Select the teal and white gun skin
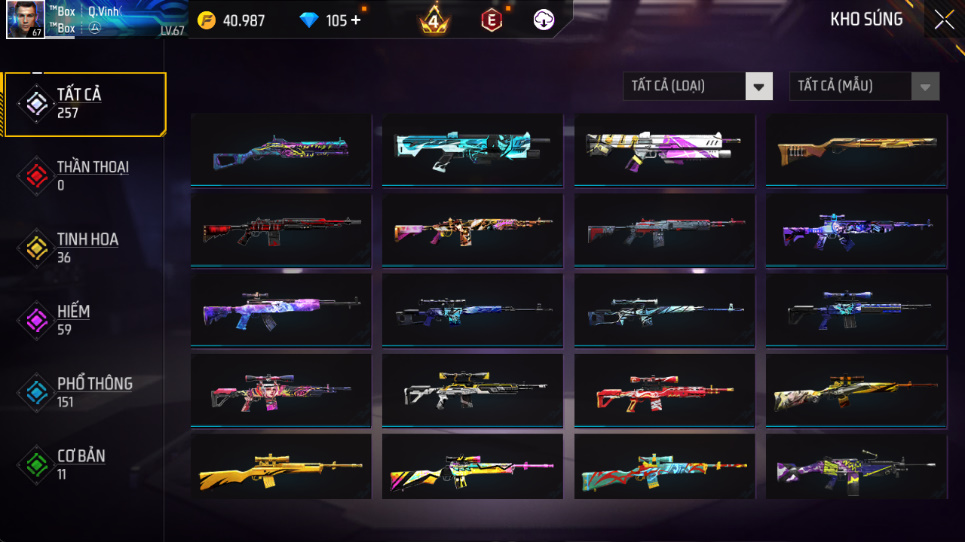965x542 pixels. pos(472,149)
